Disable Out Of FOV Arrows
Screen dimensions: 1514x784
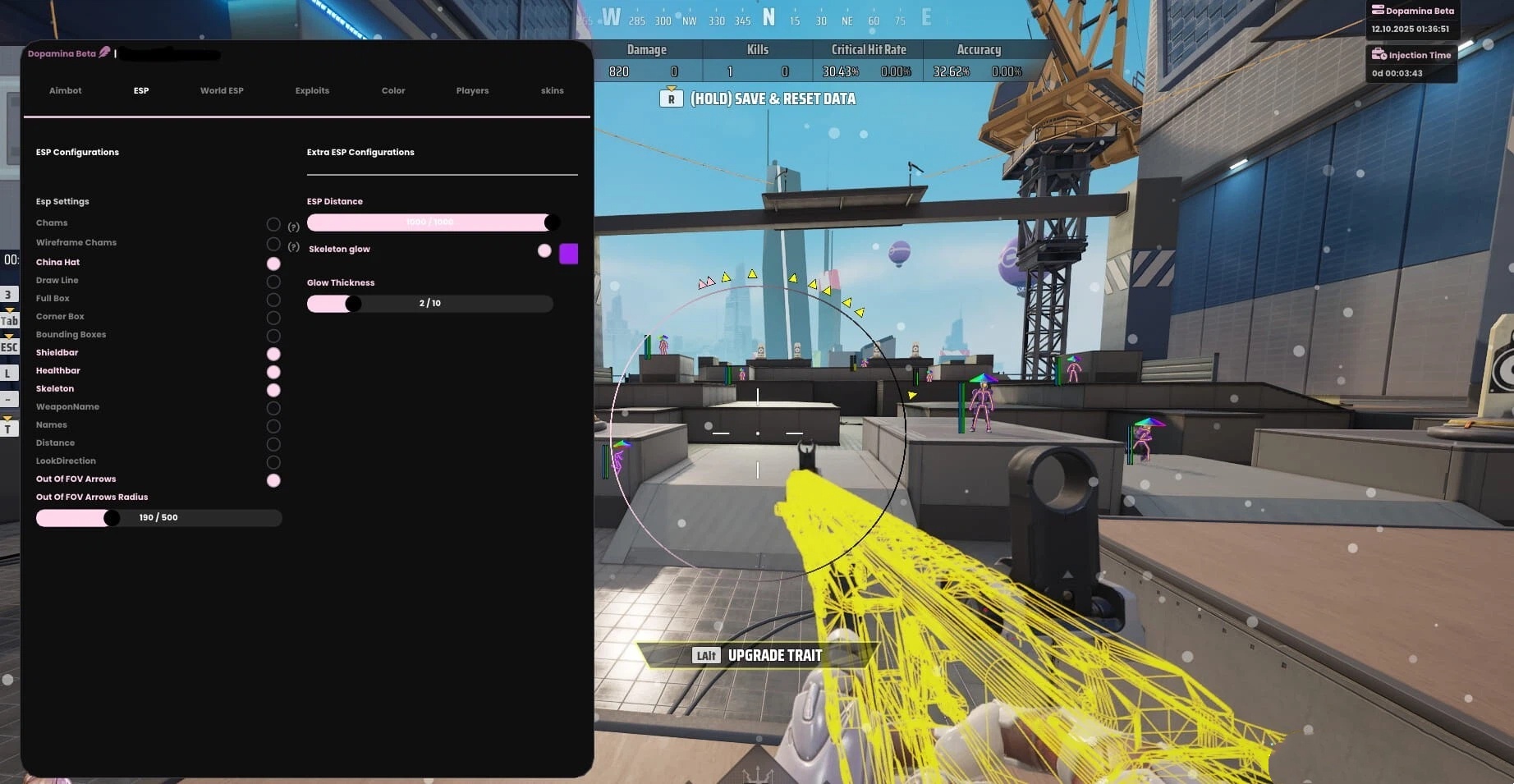pyautogui.click(x=273, y=480)
